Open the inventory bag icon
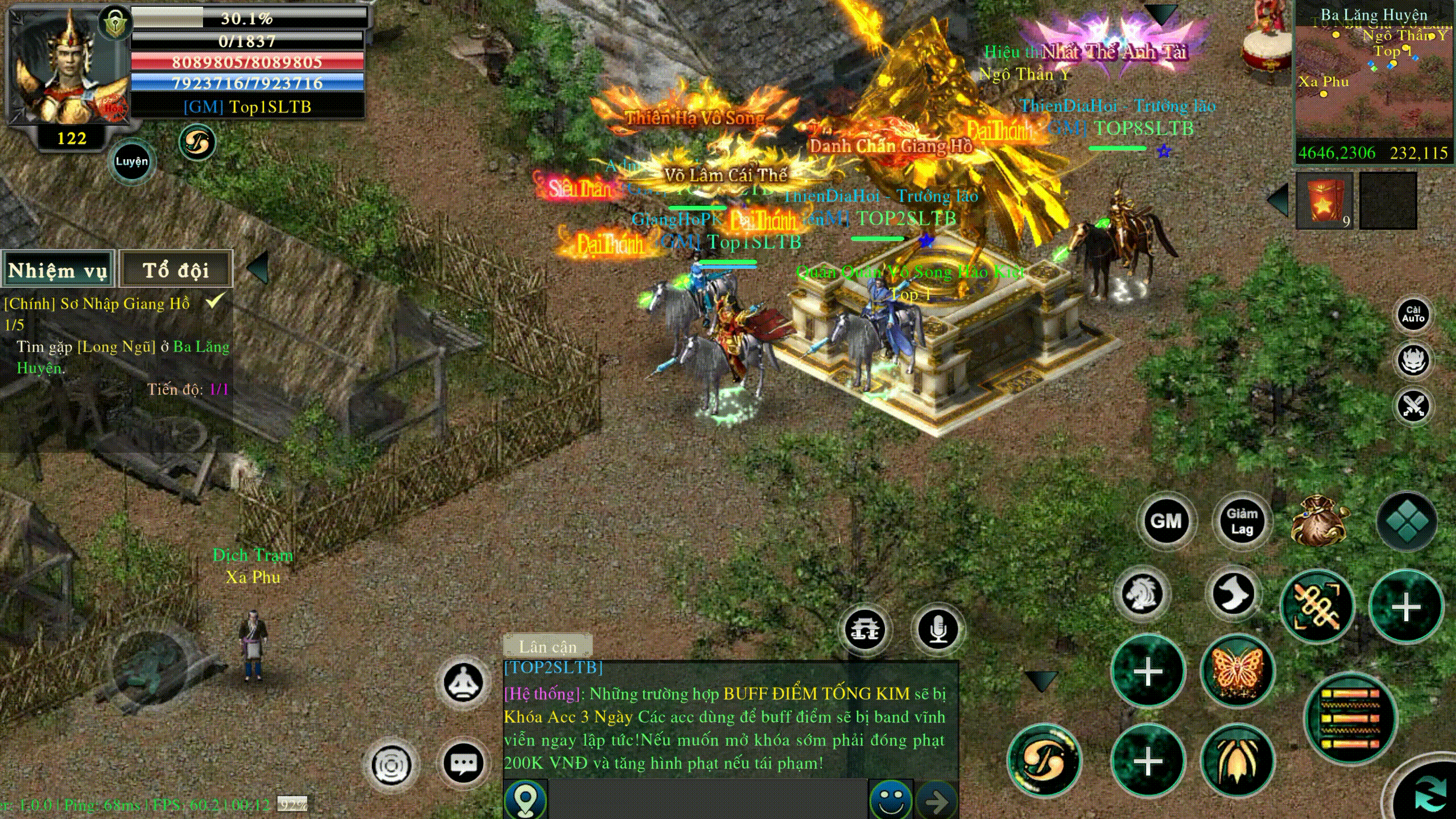The image size is (1456, 819). (1319, 521)
